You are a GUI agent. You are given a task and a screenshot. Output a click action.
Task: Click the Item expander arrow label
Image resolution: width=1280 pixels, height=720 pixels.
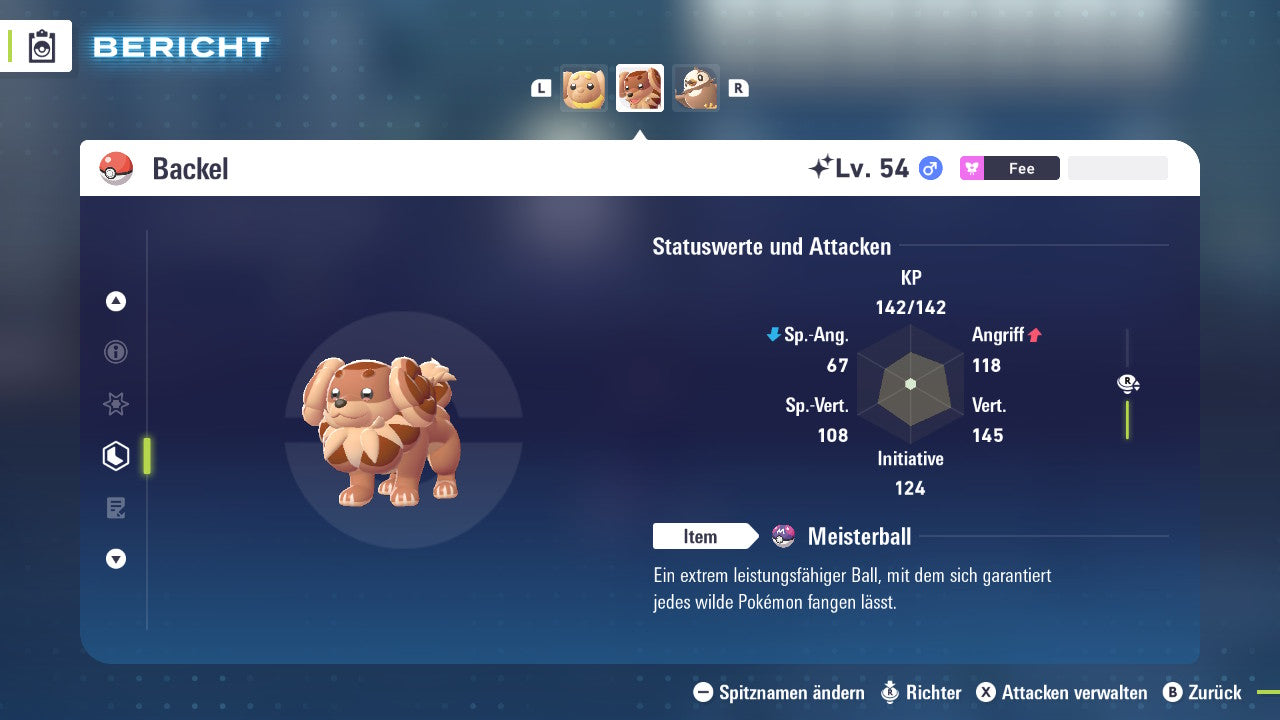click(705, 536)
